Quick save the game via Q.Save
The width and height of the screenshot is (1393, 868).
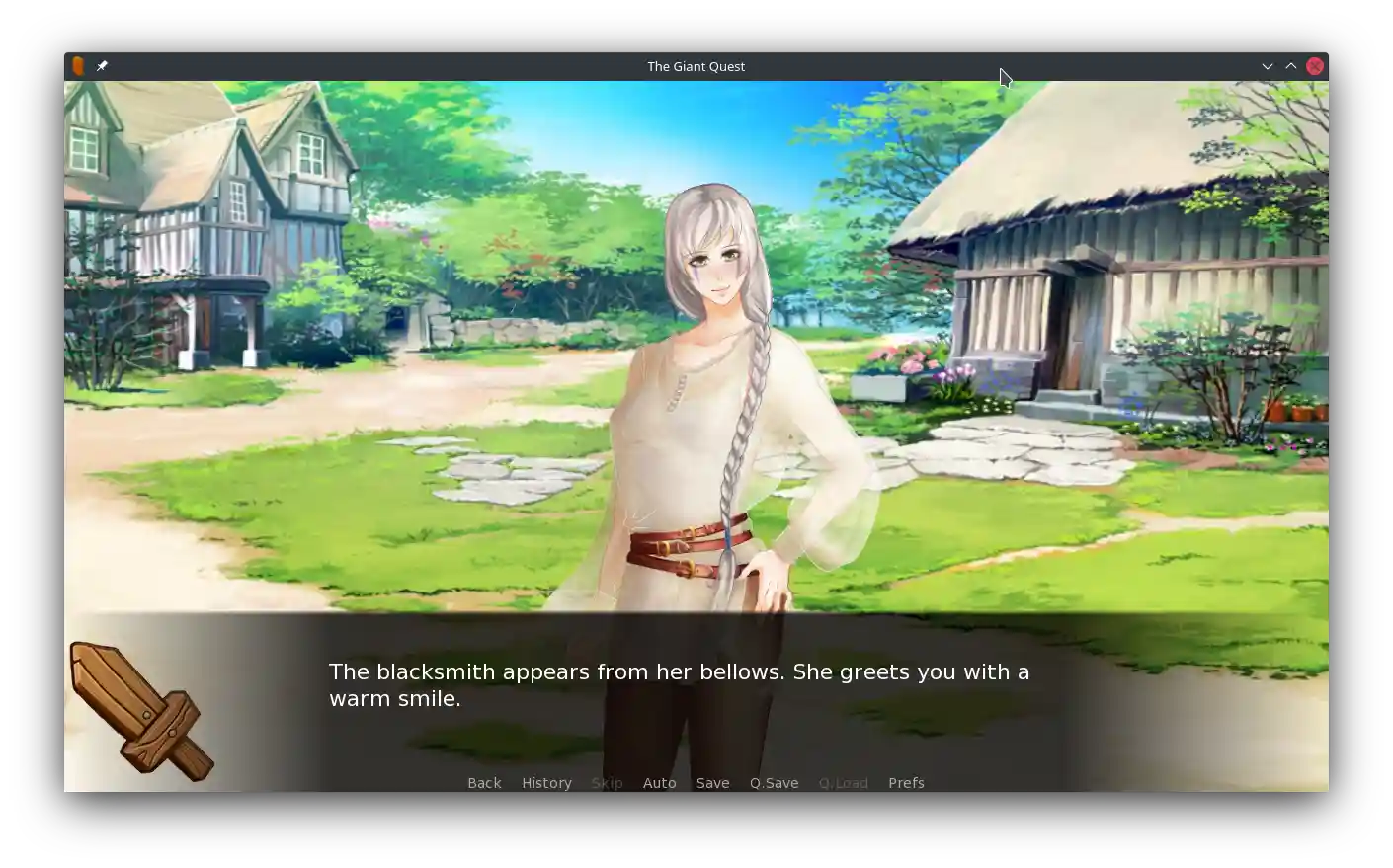tap(774, 782)
